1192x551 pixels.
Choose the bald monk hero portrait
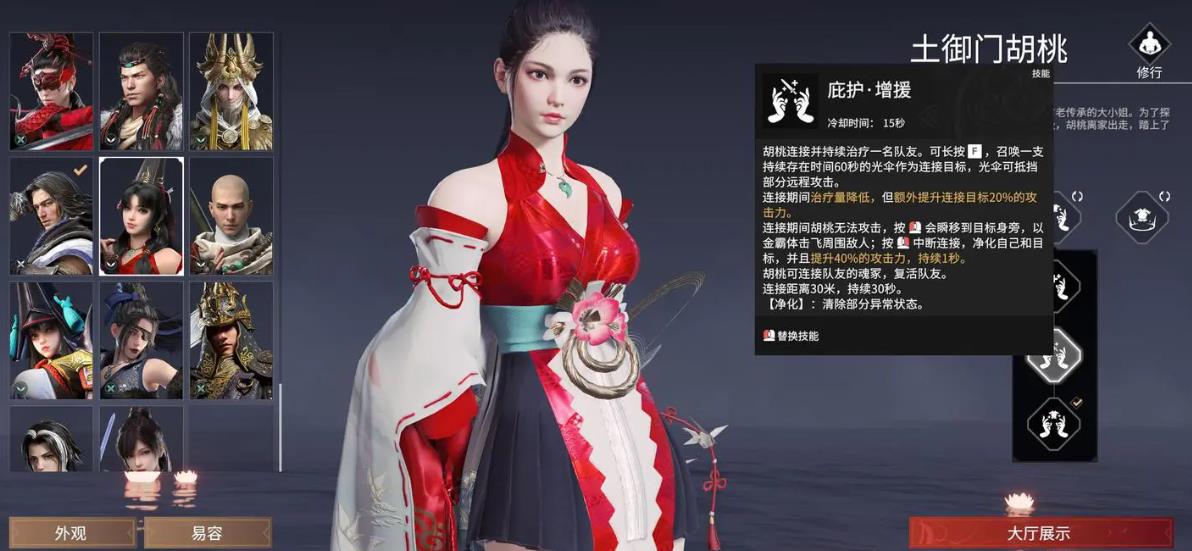[x=231, y=216]
